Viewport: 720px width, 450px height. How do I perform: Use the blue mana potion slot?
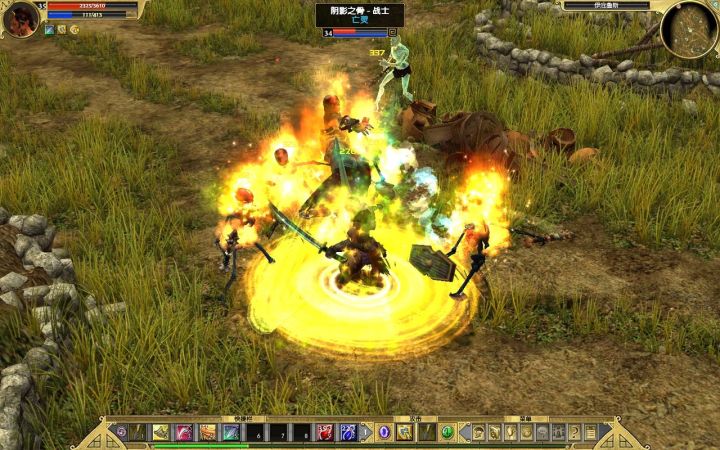[x=348, y=432]
